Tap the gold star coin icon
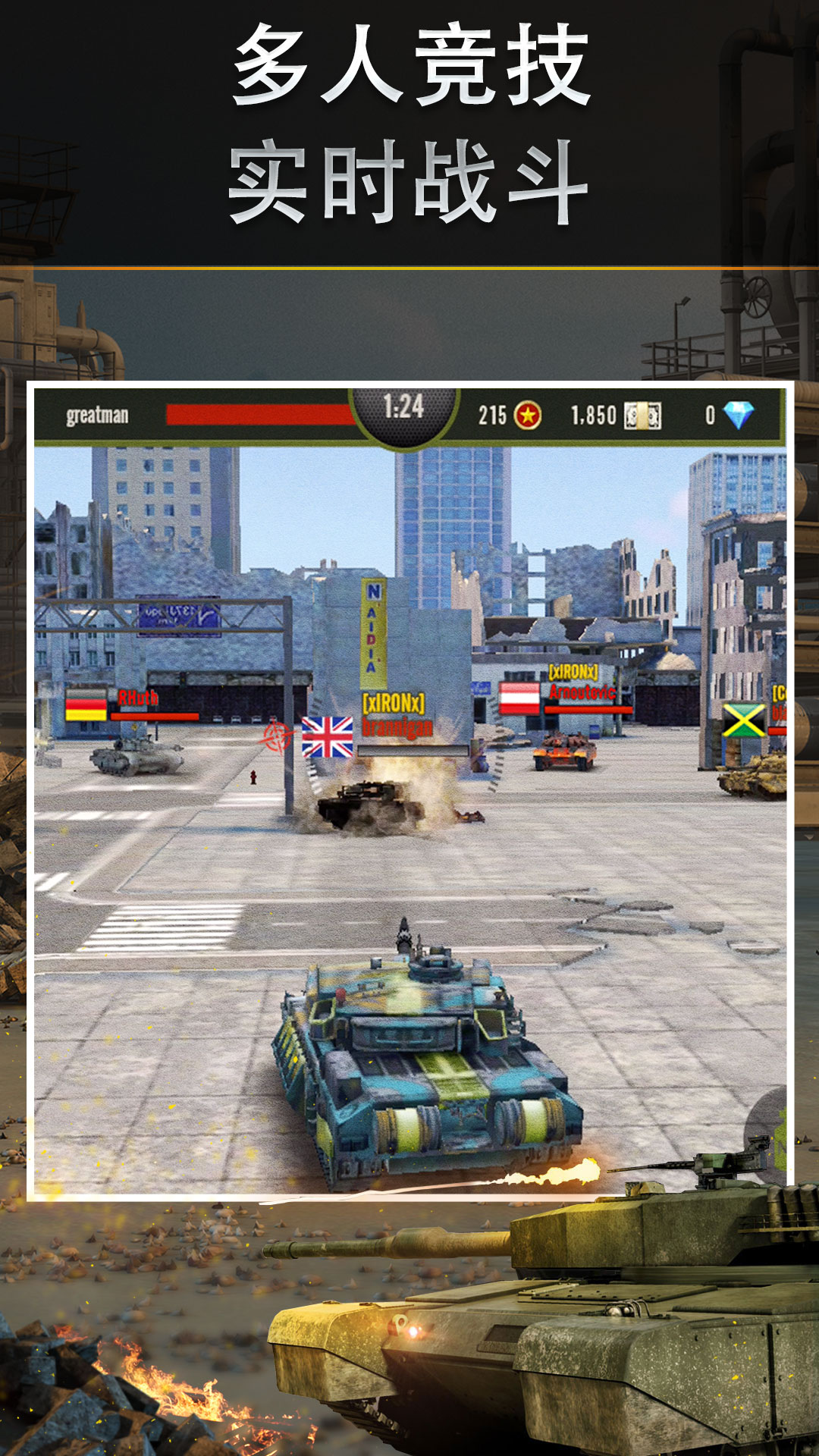The width and height of the screenshot is (819, 1456). pyautogui.click(x=528, y=416)
